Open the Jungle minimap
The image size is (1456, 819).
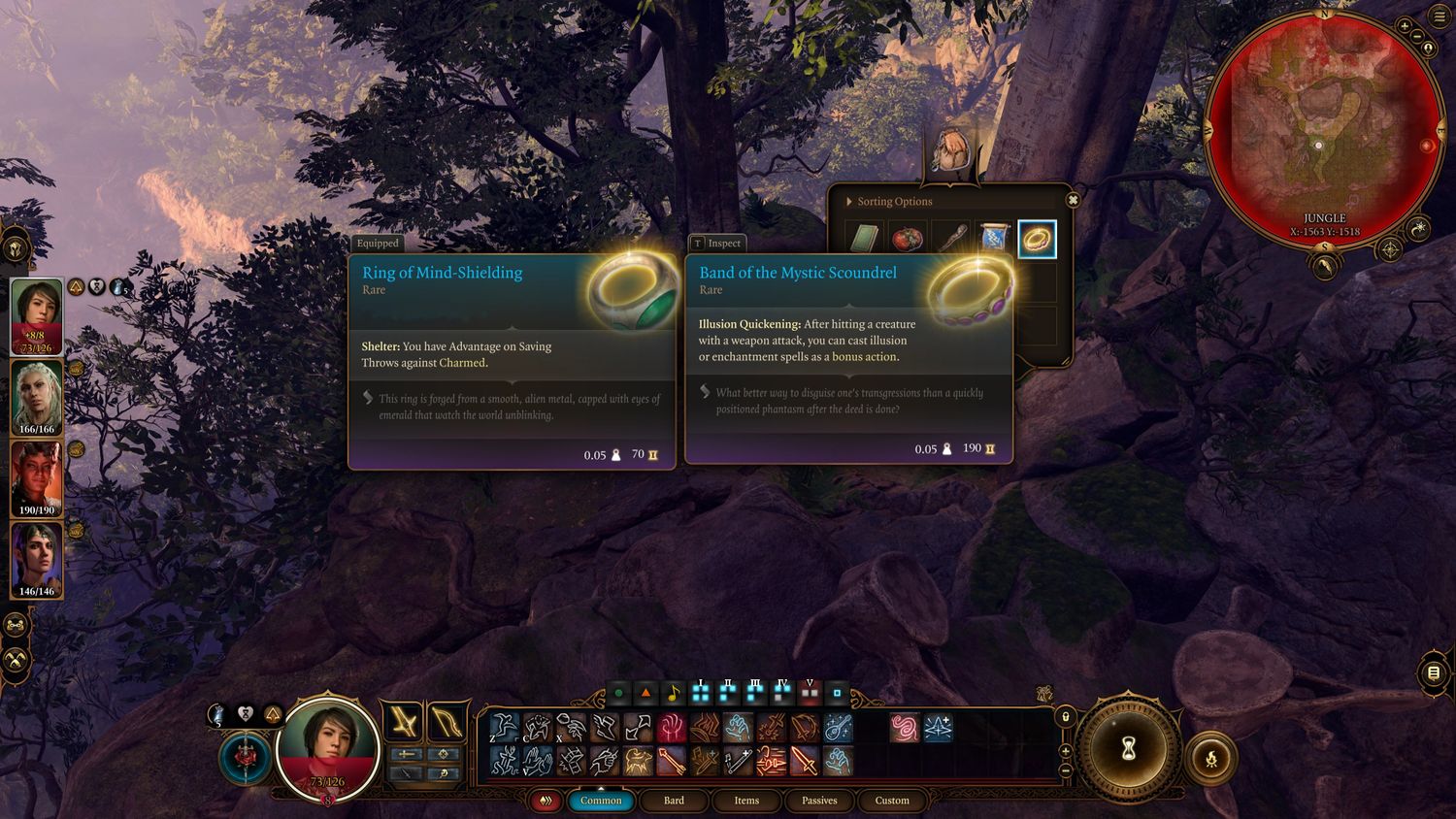(1323, 126)
